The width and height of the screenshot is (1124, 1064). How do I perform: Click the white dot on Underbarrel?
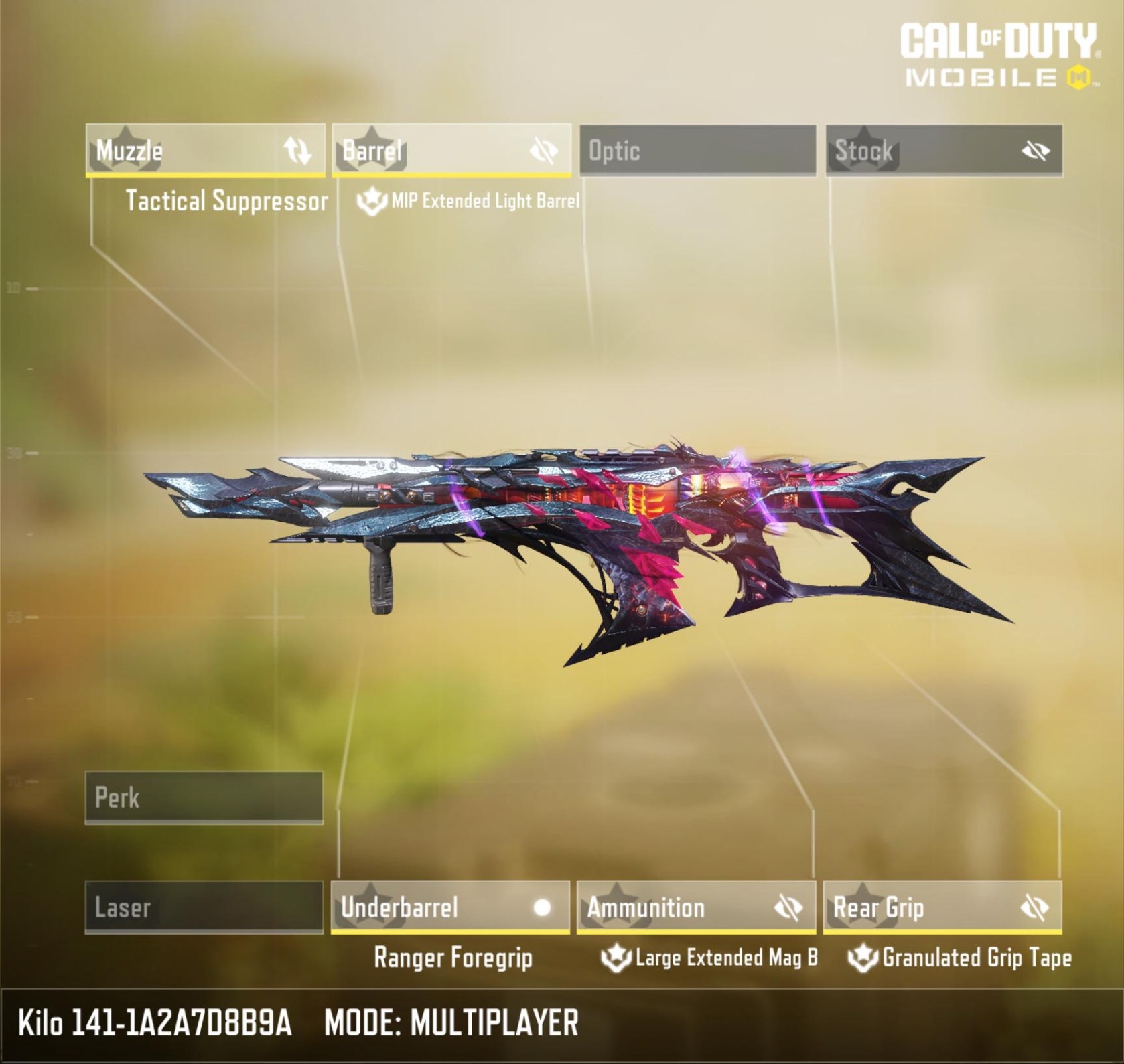542,907
